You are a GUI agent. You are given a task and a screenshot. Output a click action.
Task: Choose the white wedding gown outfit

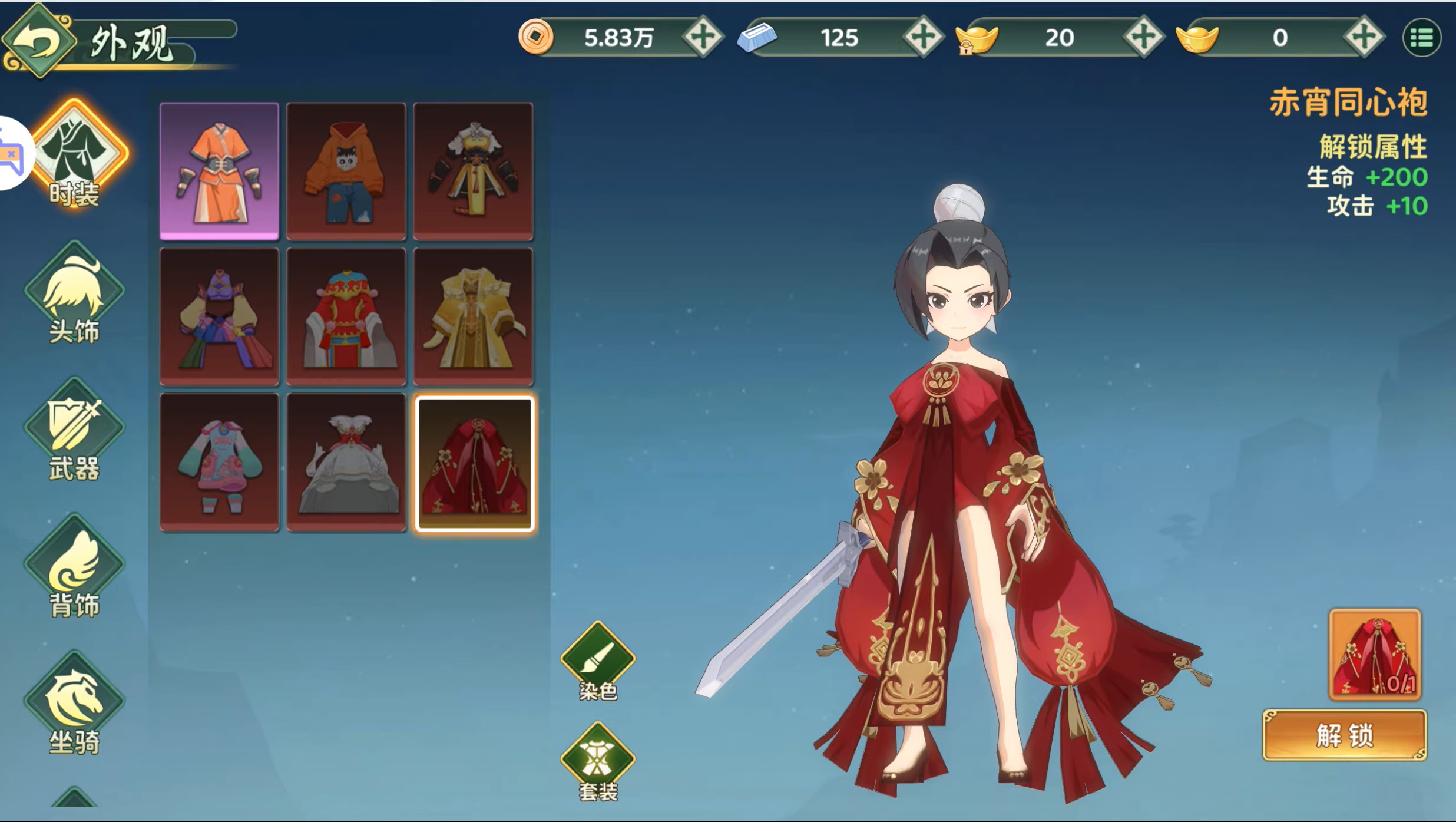(x=346, y=463)
